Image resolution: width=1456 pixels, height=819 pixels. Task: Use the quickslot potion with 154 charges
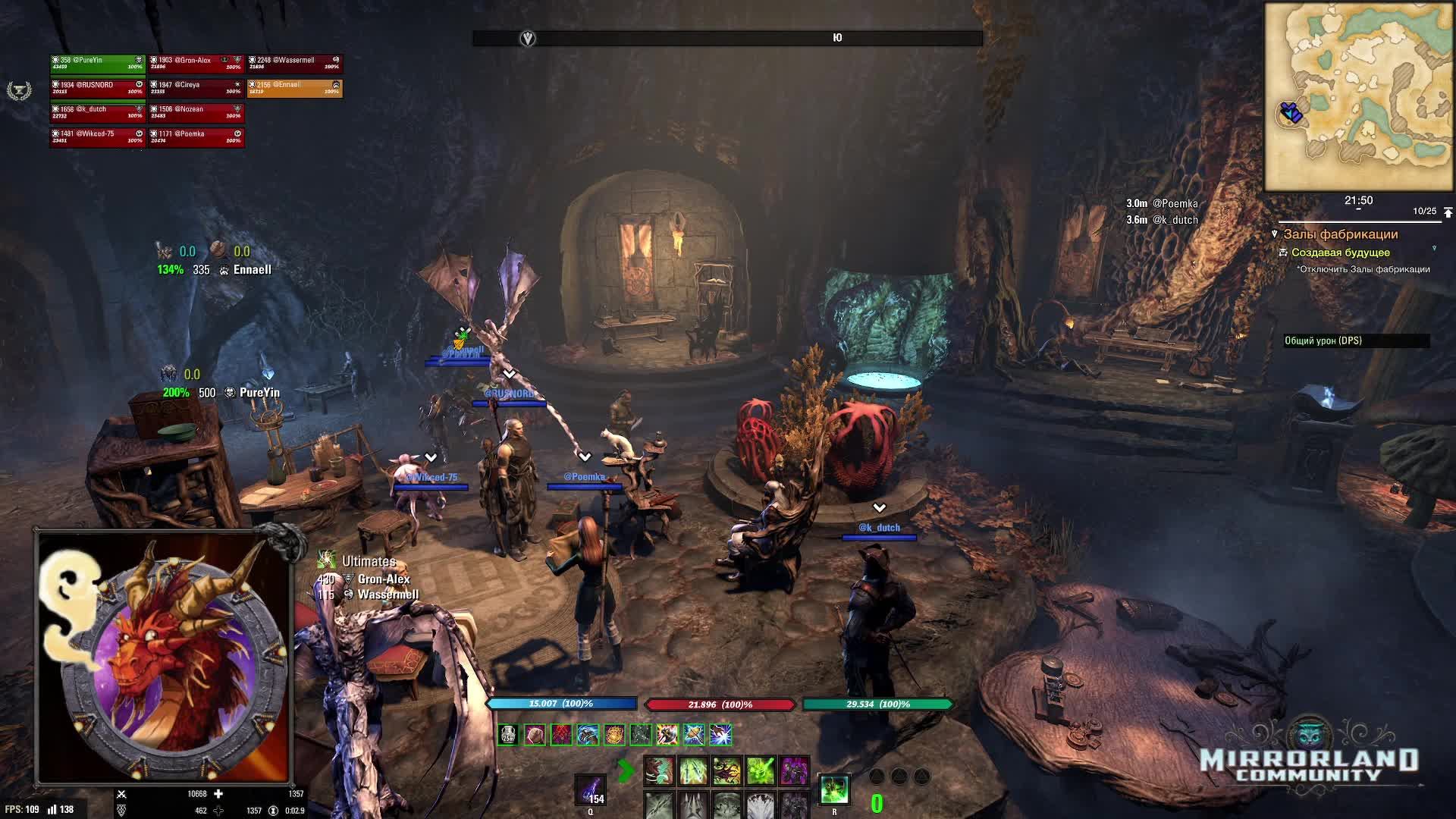pos(590,790)
